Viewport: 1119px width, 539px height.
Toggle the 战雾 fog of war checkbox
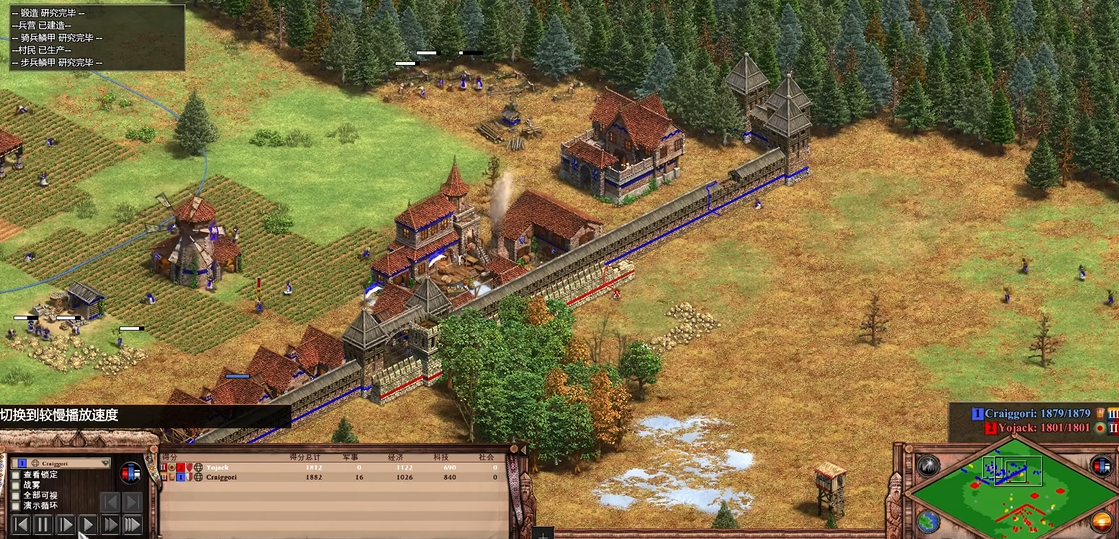pos(16,485)
